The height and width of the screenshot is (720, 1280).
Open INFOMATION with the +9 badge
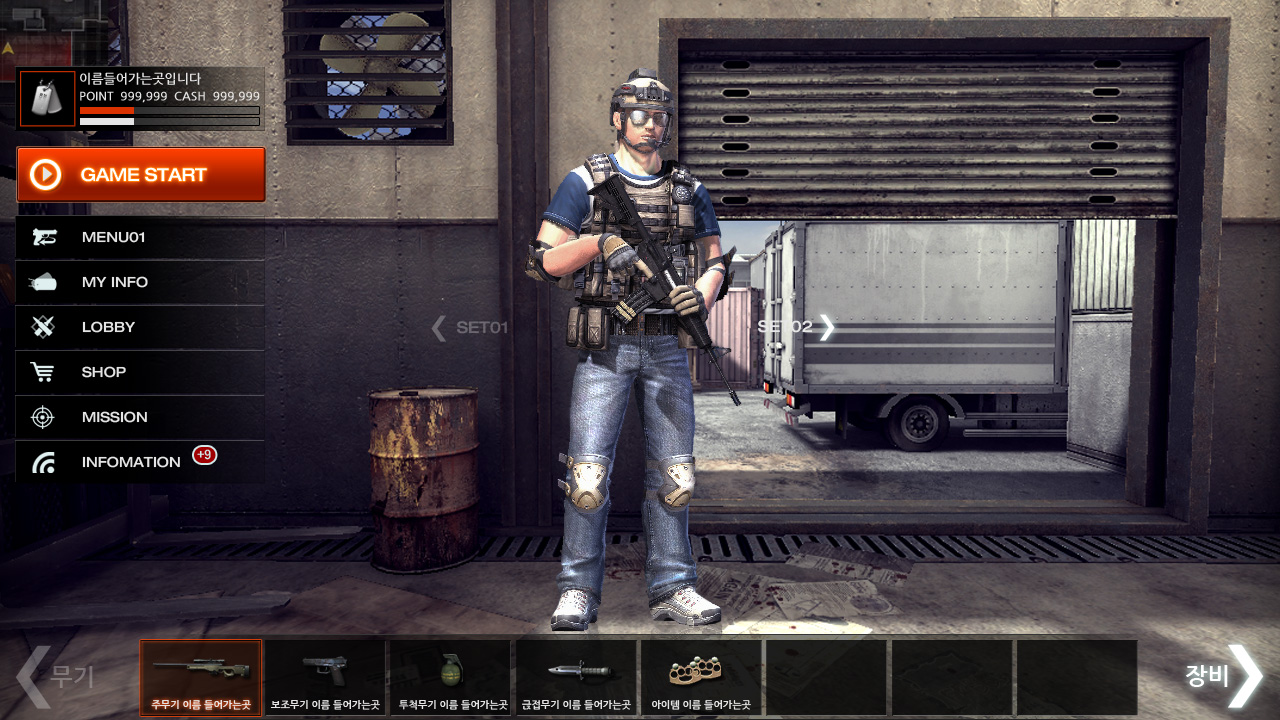[140, 462]
